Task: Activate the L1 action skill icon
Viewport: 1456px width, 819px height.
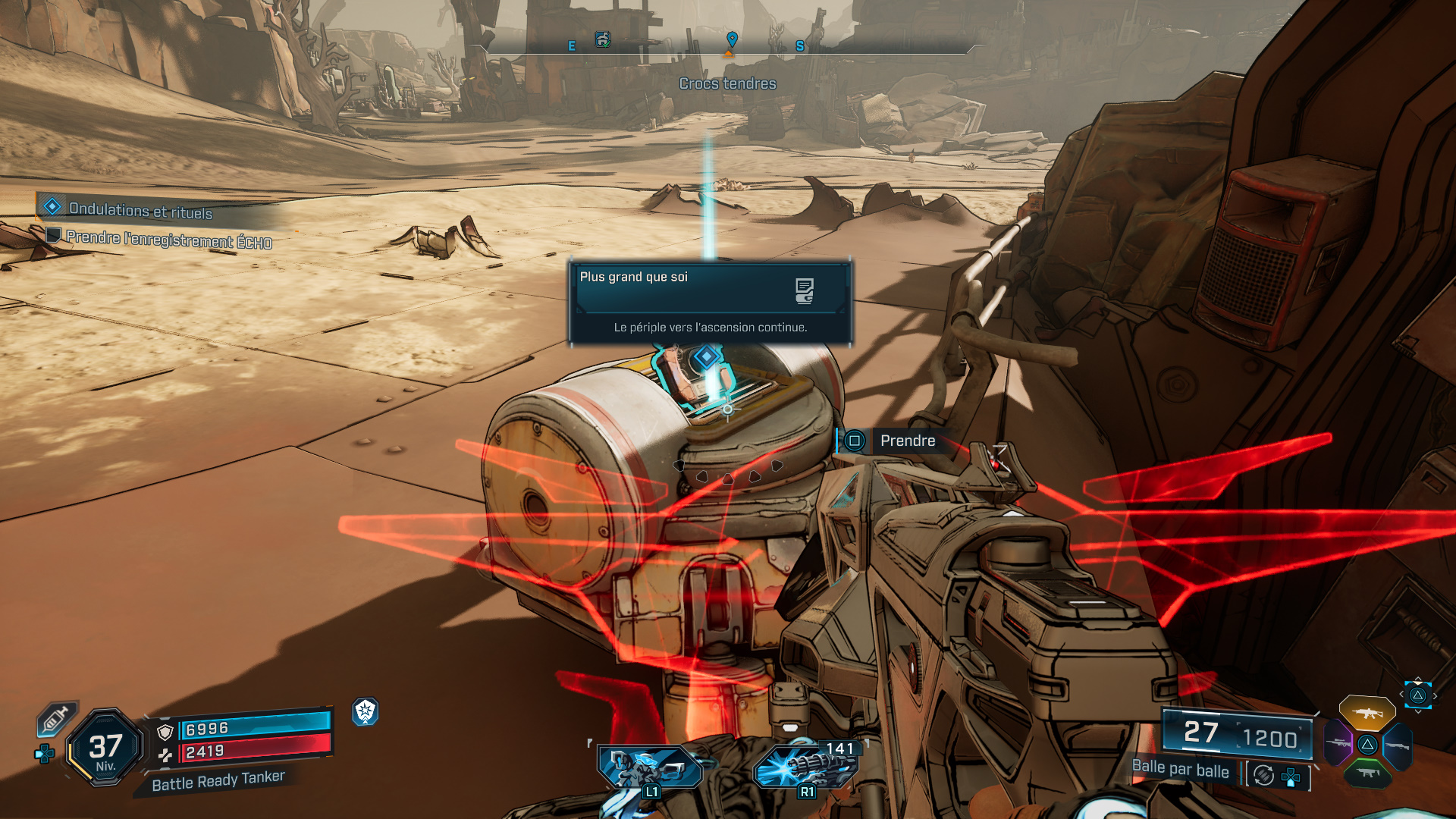Action: tap(648, 767)
